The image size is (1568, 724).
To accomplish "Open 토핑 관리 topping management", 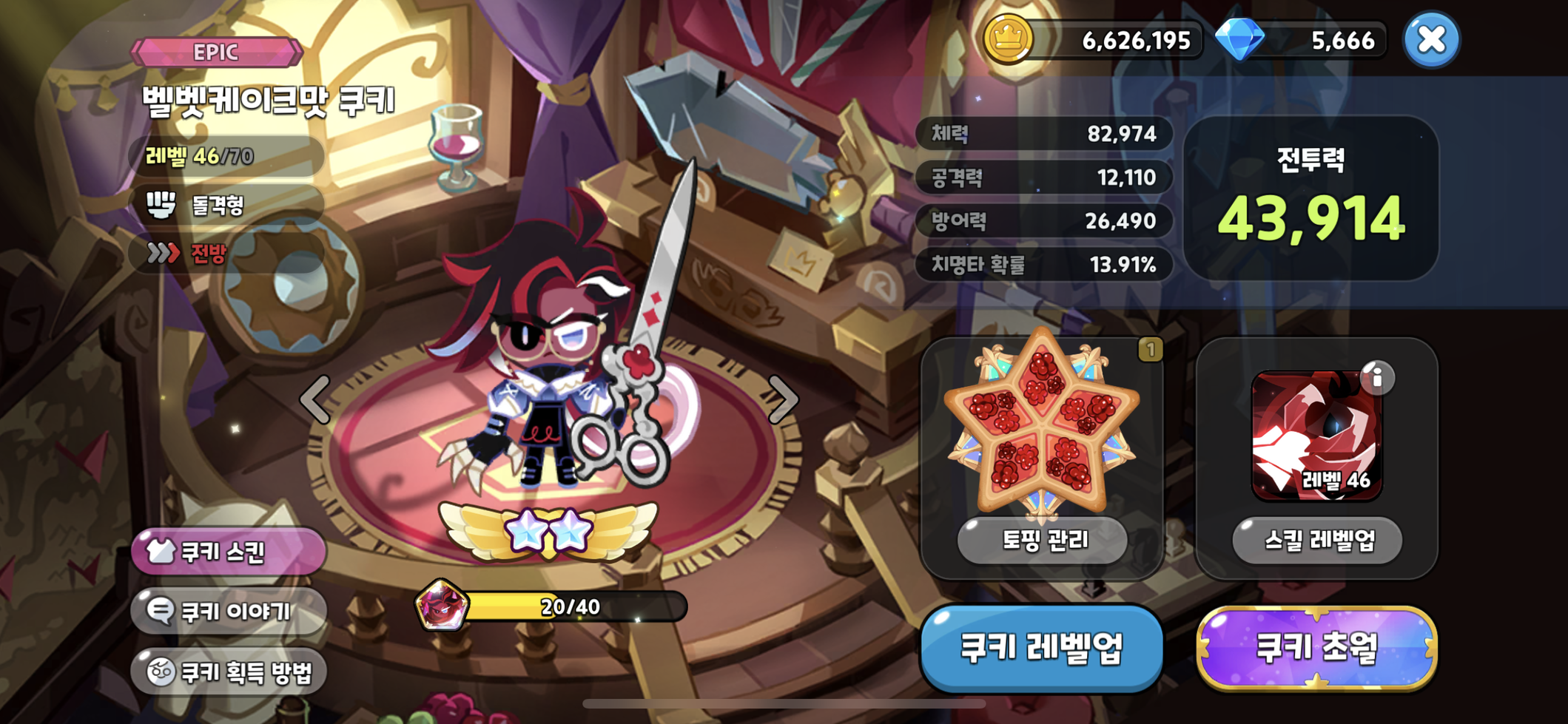I will 1043,541.
